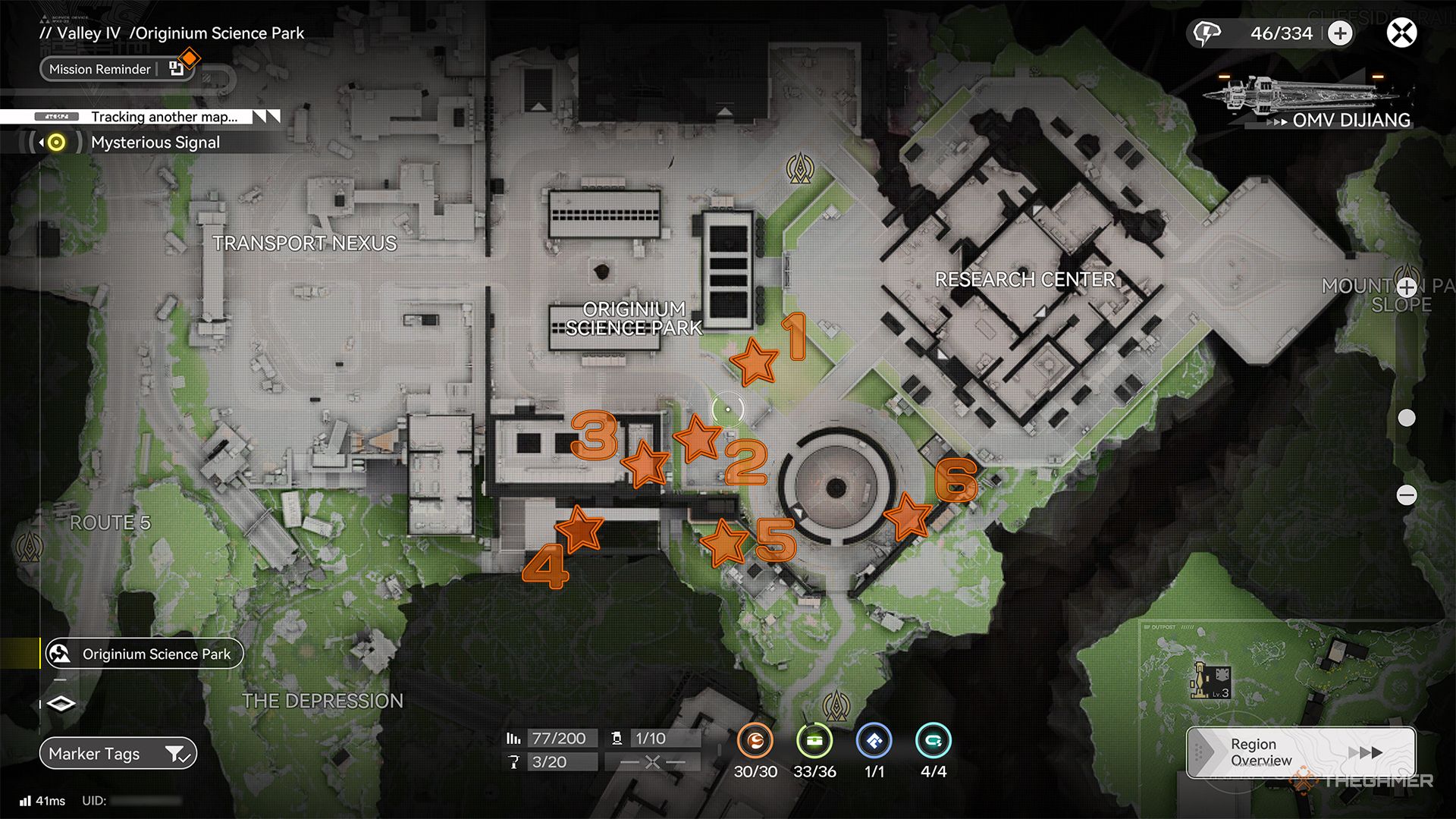This screenshot has height=819, width=1456.
Task: Zoom in the map with plus button
Action: (x=1407, y=287)
